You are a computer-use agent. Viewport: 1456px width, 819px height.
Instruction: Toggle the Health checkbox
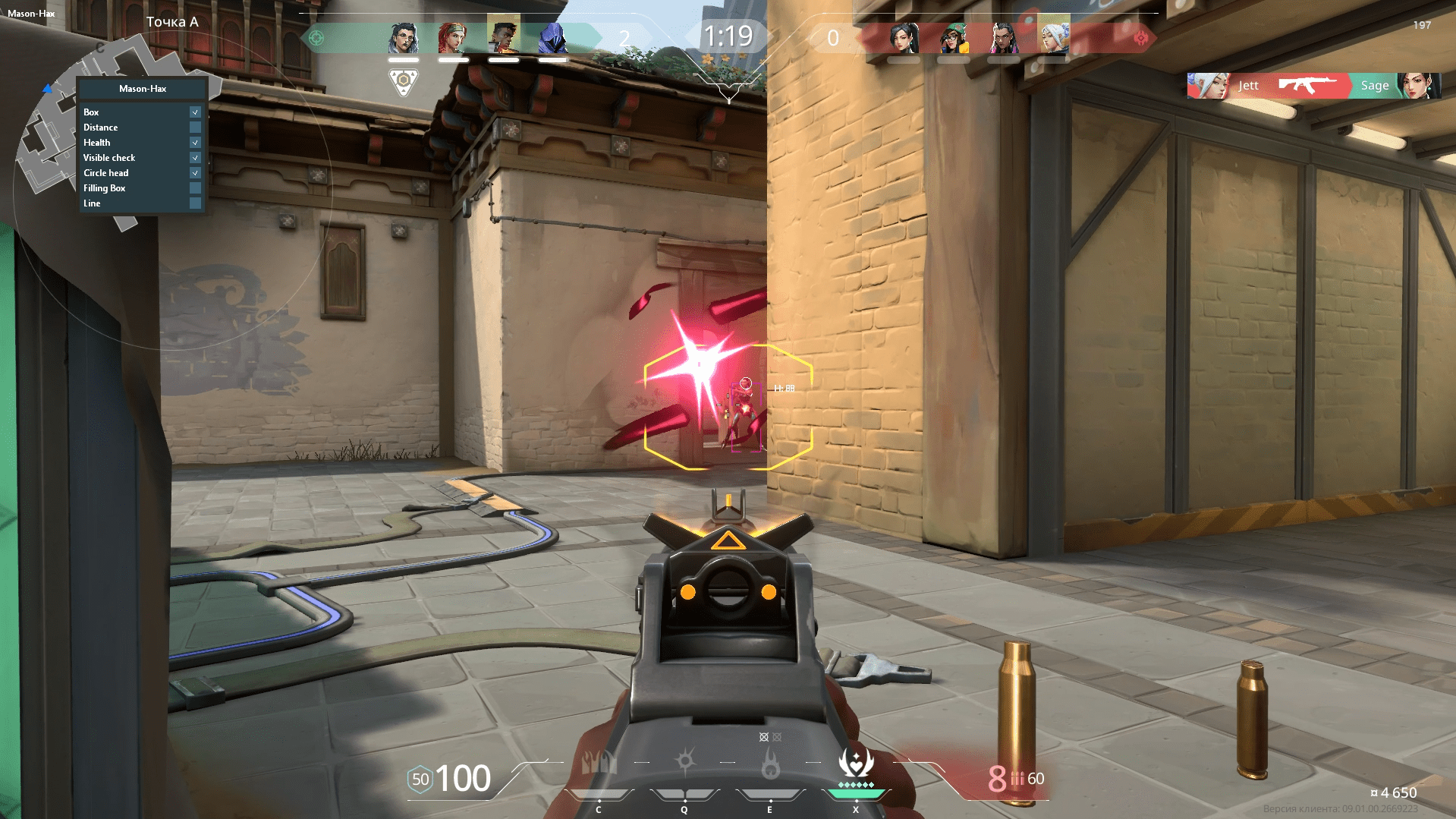[196, 142]
